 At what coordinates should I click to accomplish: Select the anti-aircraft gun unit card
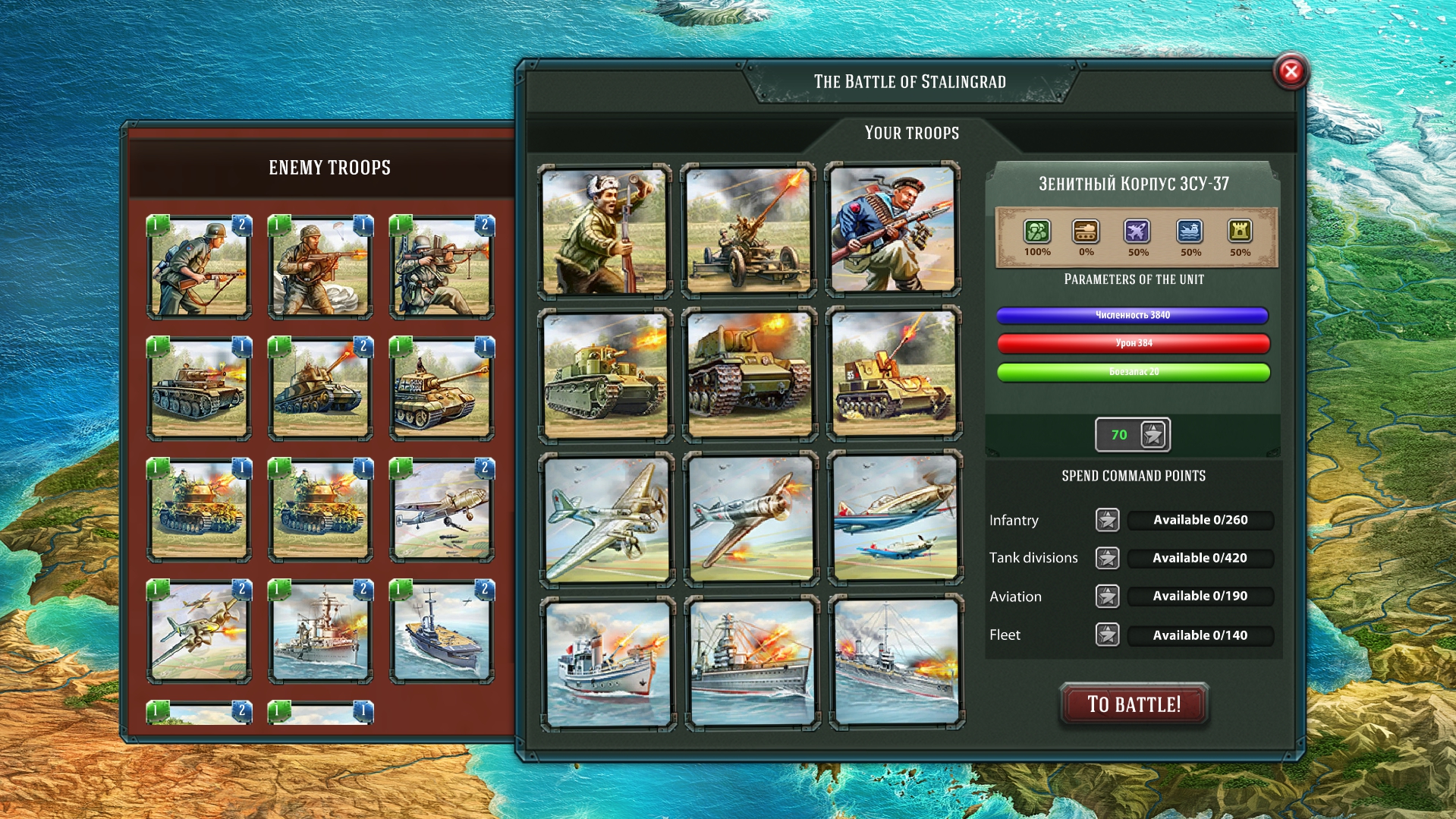[747, 228]
